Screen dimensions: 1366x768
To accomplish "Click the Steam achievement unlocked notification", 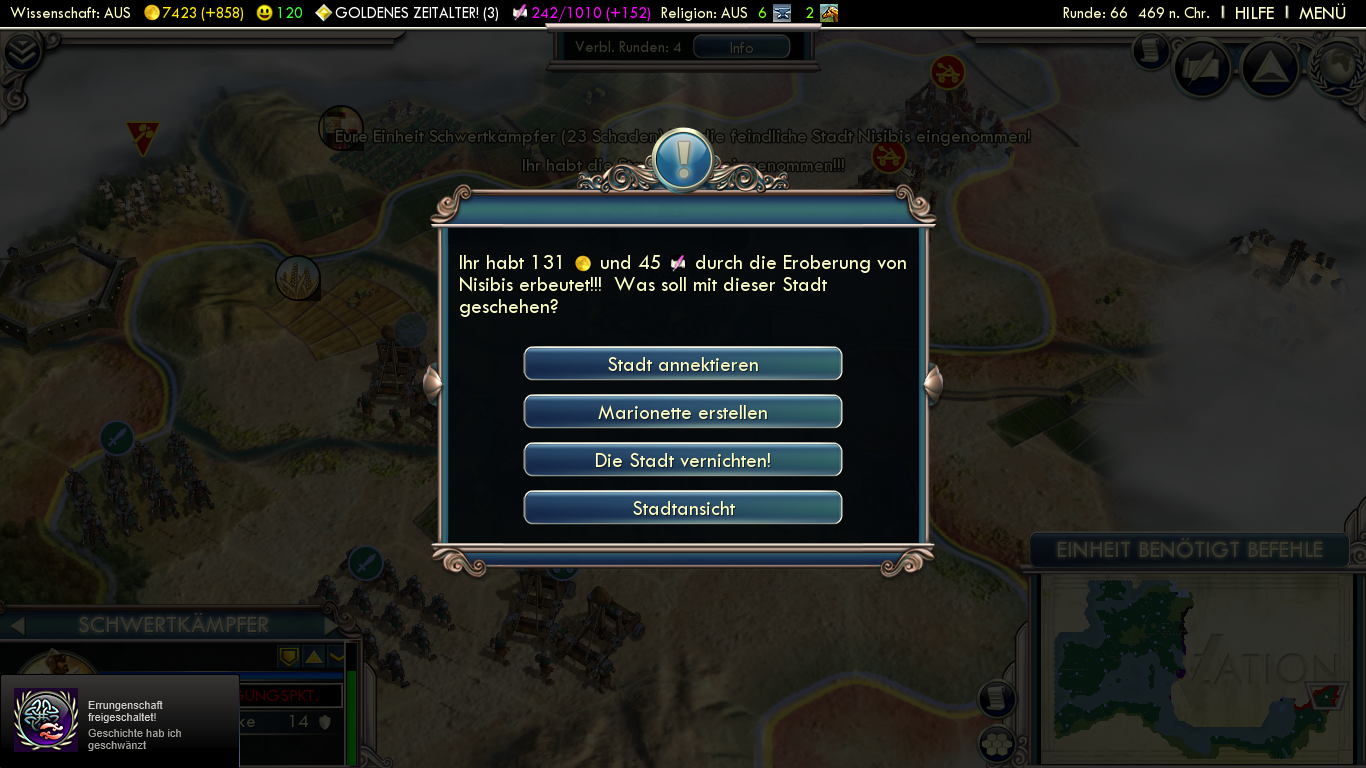I will point(120,720).
